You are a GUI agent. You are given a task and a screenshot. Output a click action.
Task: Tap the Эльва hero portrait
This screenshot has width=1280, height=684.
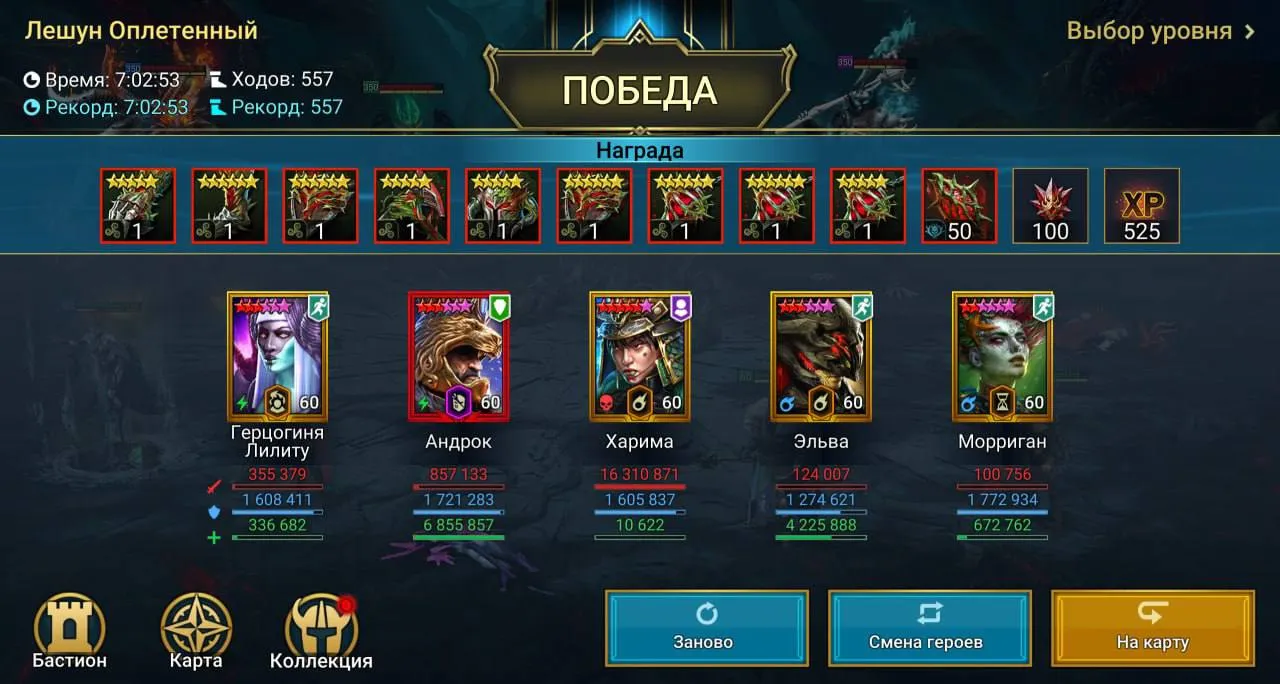click(x=821, y=356)
